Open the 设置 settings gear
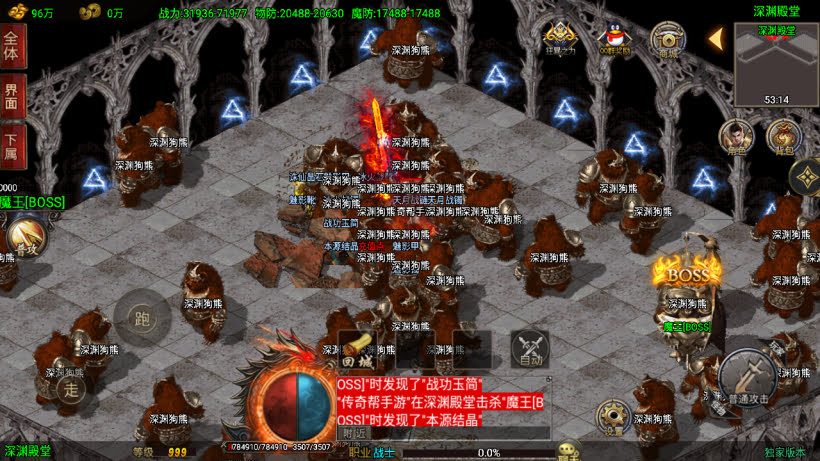Viewport: 820px width, 461px height. (613, 417)
